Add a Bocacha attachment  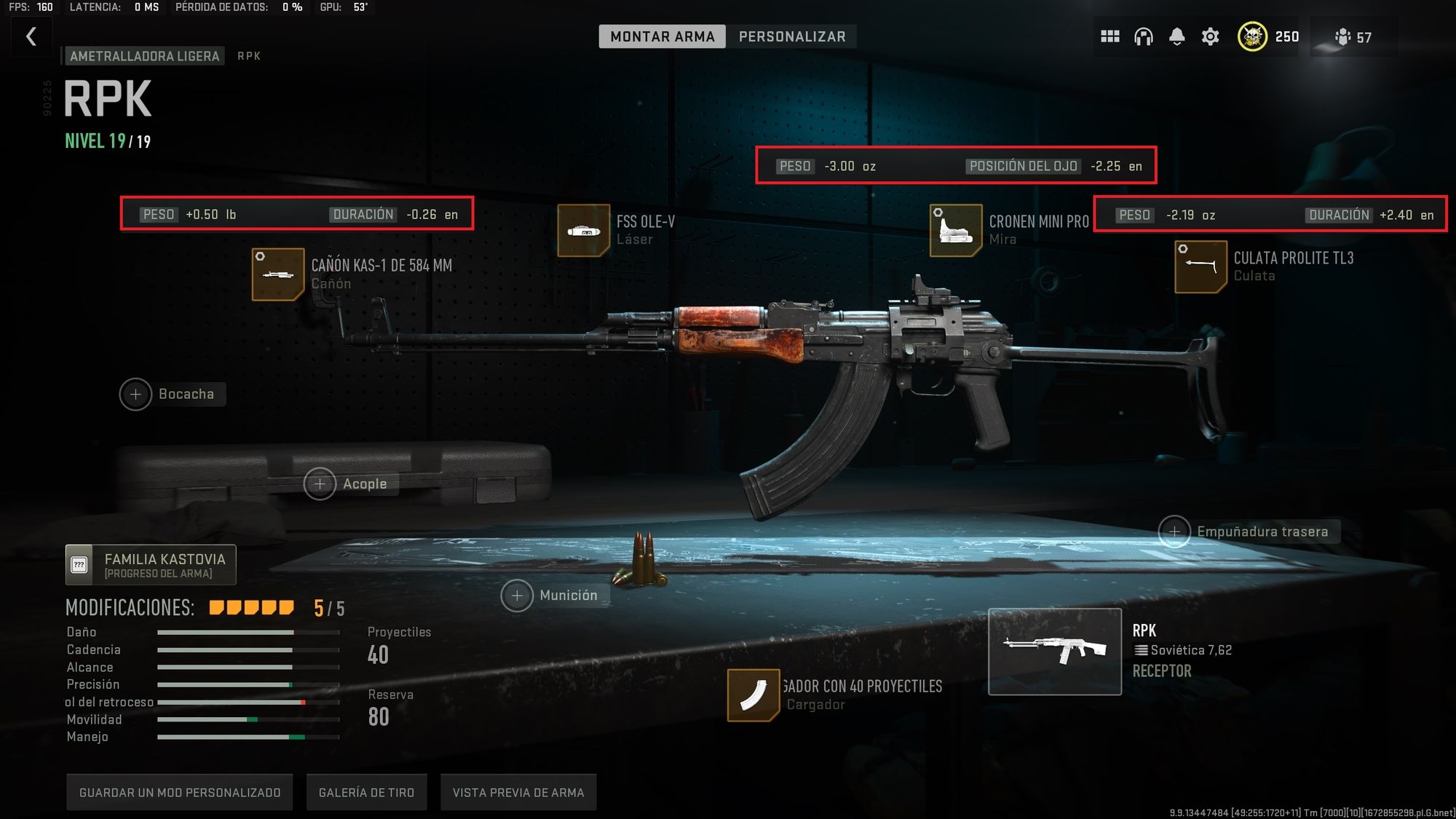pos(136,395)
